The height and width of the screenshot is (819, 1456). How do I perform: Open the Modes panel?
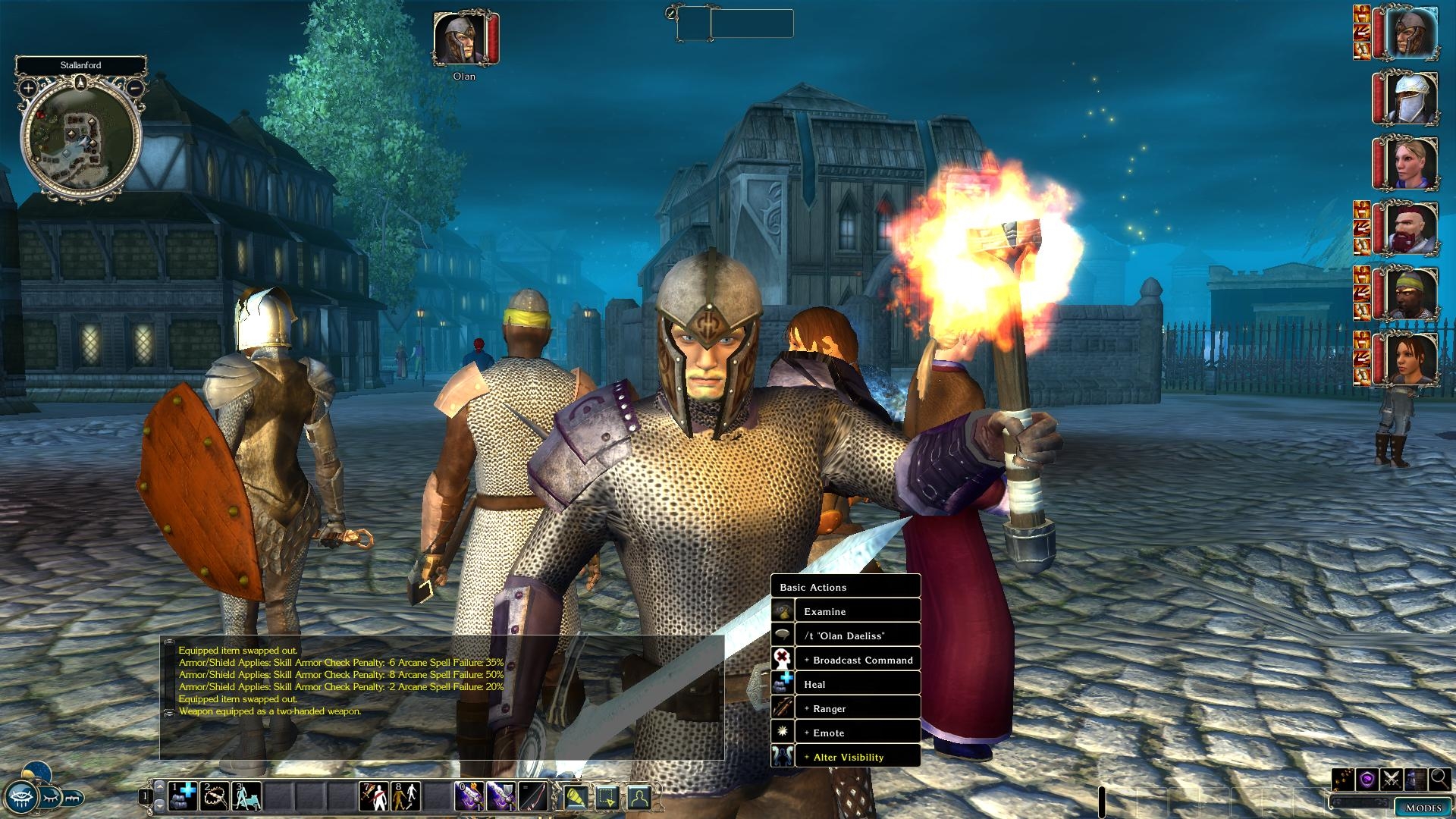pyautogui.click(x=1423, y=808)
